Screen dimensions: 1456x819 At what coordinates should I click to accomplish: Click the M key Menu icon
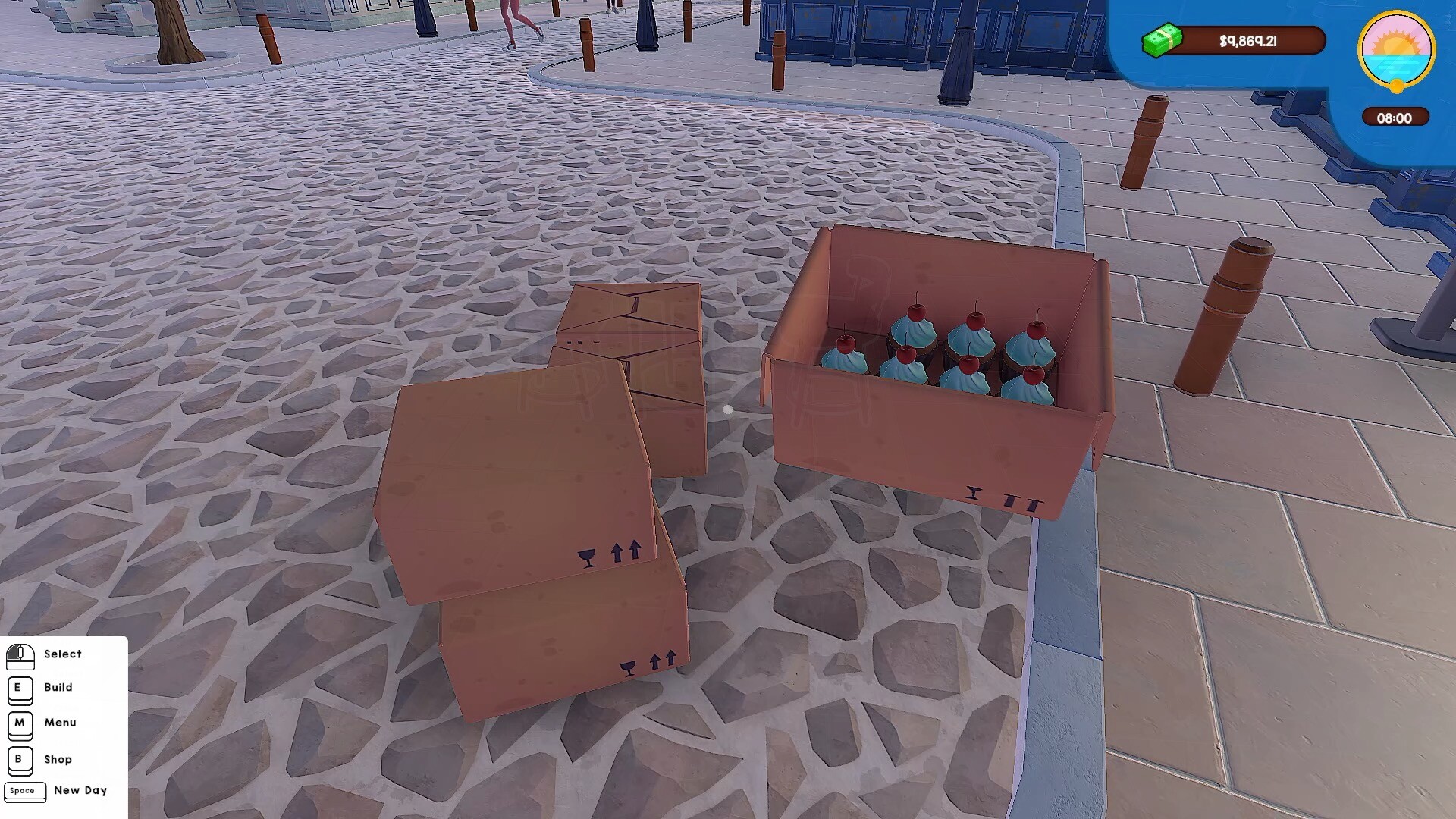19,724
